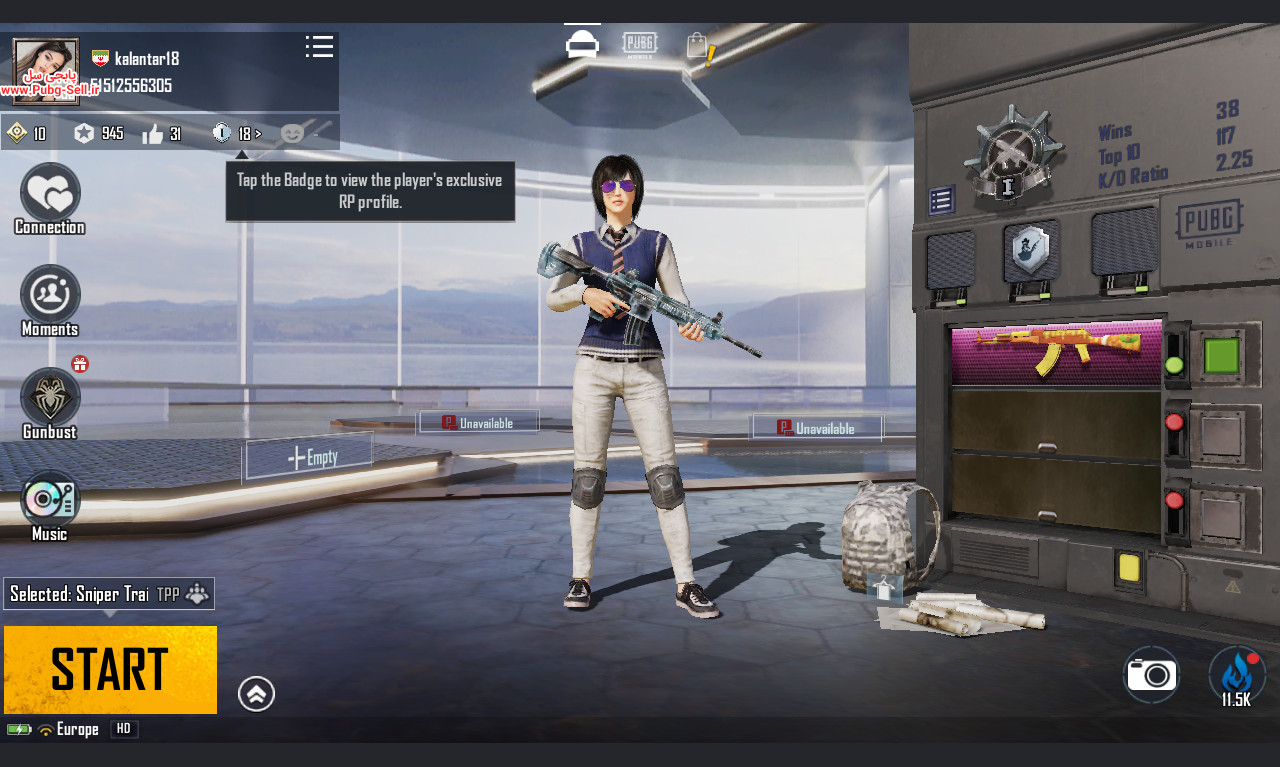This screenshot has width=1280, height=767.
Task: Open the Moments feed
Action: (50, 295)
